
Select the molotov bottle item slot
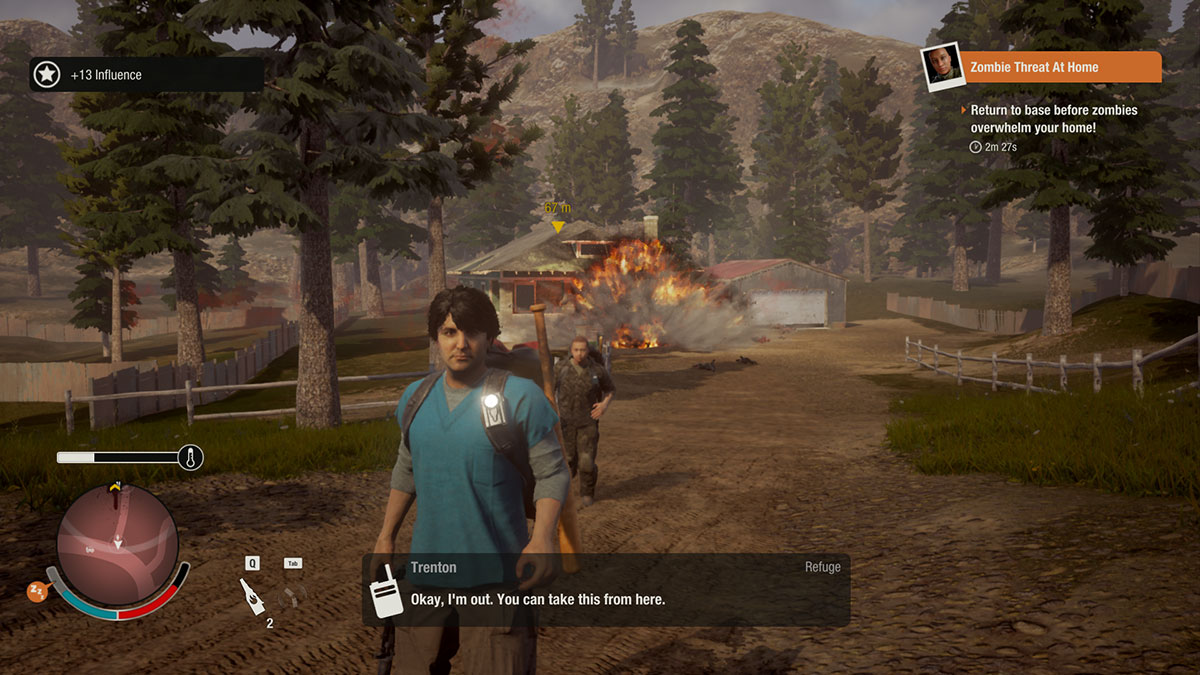[x=252, y=598]
